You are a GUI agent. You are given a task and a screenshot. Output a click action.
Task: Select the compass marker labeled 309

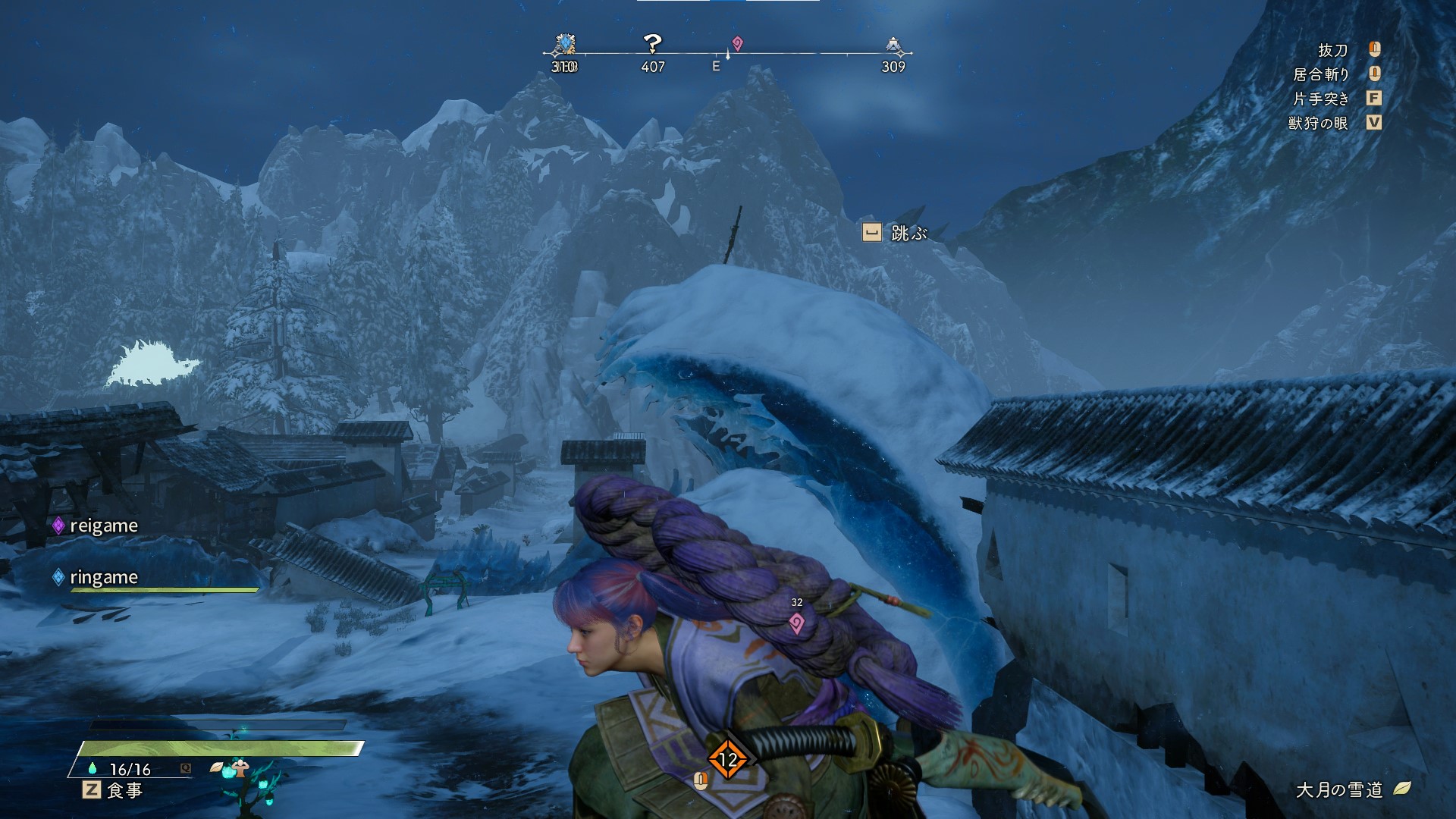click(x=893, y=45)
